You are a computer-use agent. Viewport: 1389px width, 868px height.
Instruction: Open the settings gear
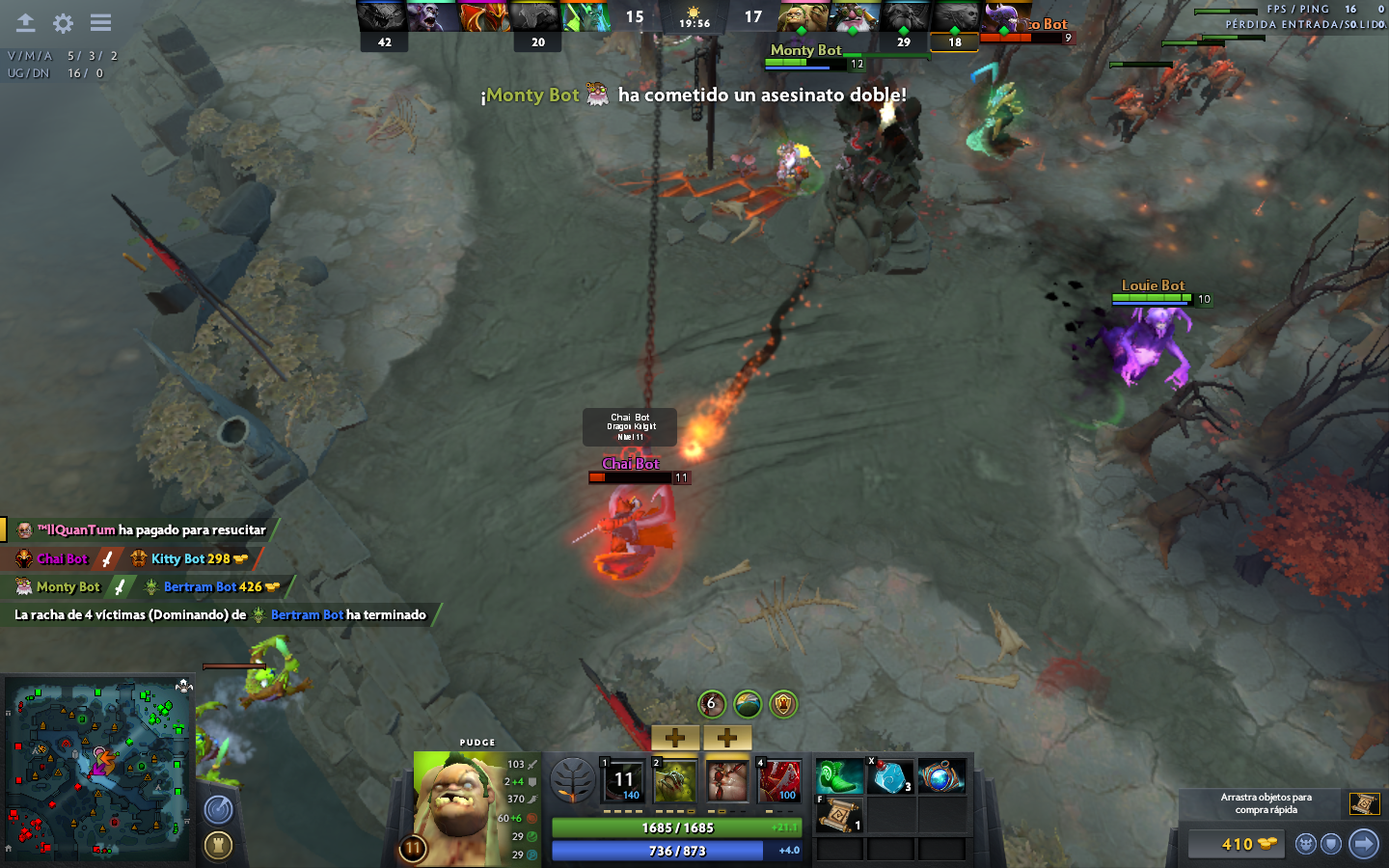pos(64,22)
